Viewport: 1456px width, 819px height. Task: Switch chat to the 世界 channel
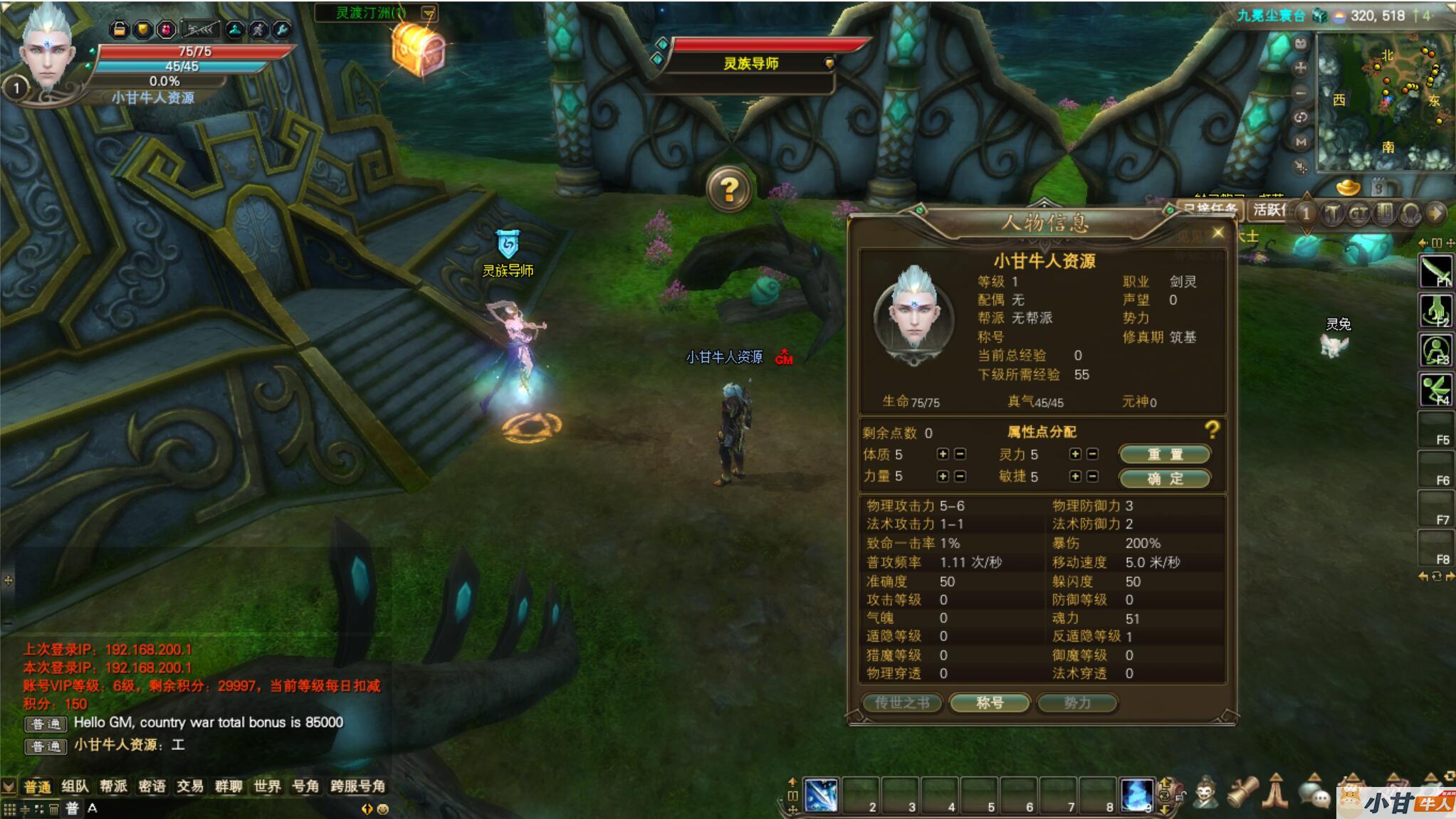[x=267, y=786]
